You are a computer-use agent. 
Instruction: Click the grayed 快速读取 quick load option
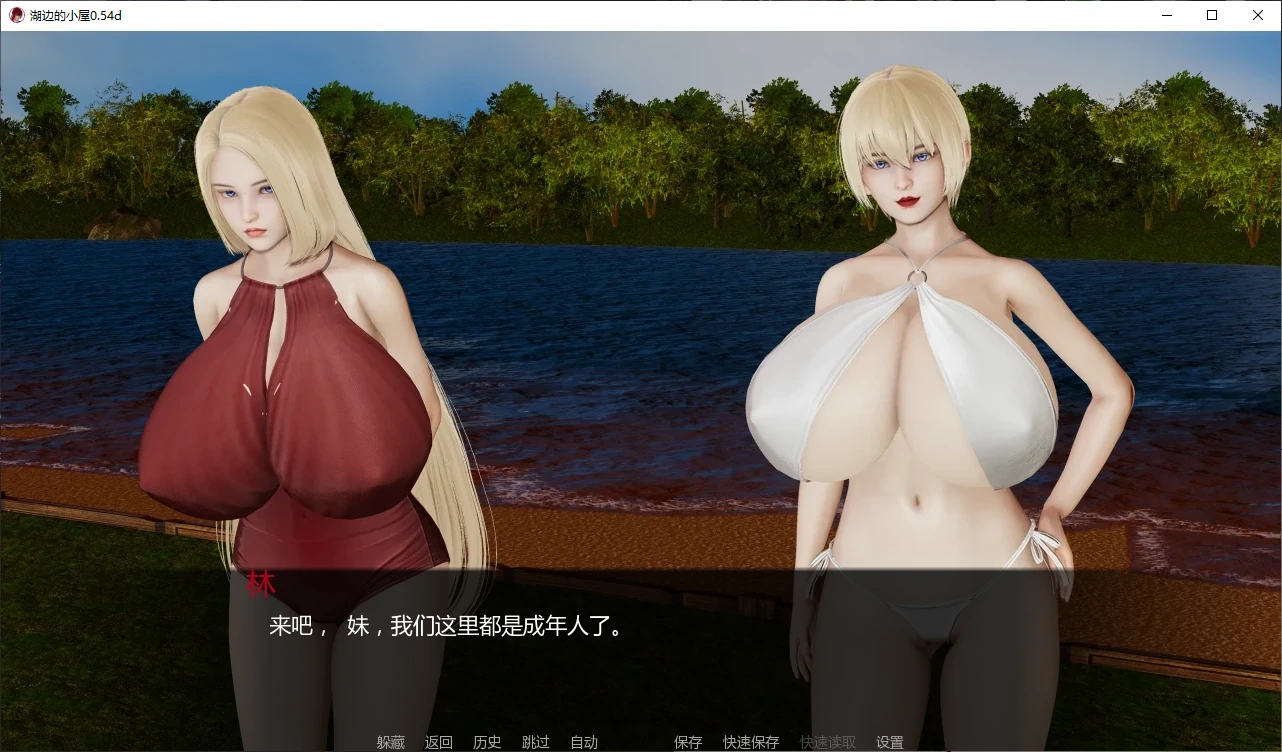coord(827,742)
